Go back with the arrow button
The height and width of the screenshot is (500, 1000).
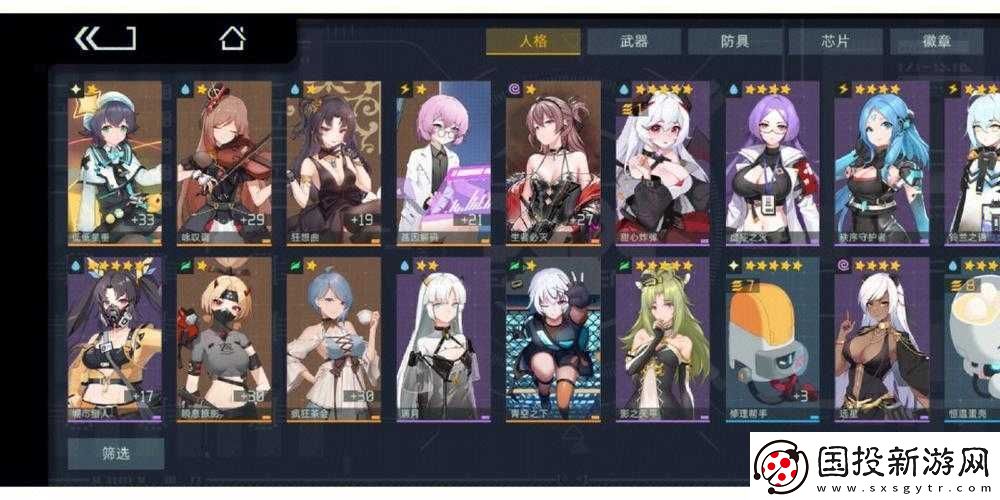[x=105, y=39]
